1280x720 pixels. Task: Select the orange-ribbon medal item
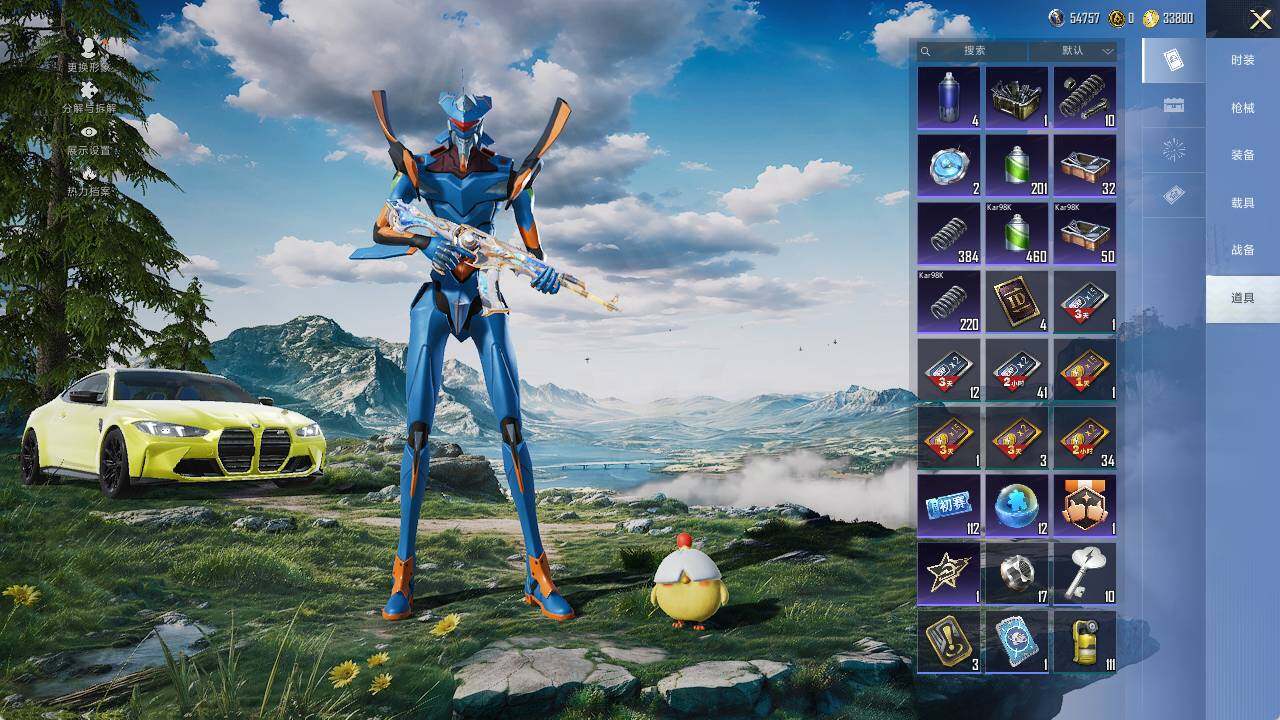(x=1085, y=506)
